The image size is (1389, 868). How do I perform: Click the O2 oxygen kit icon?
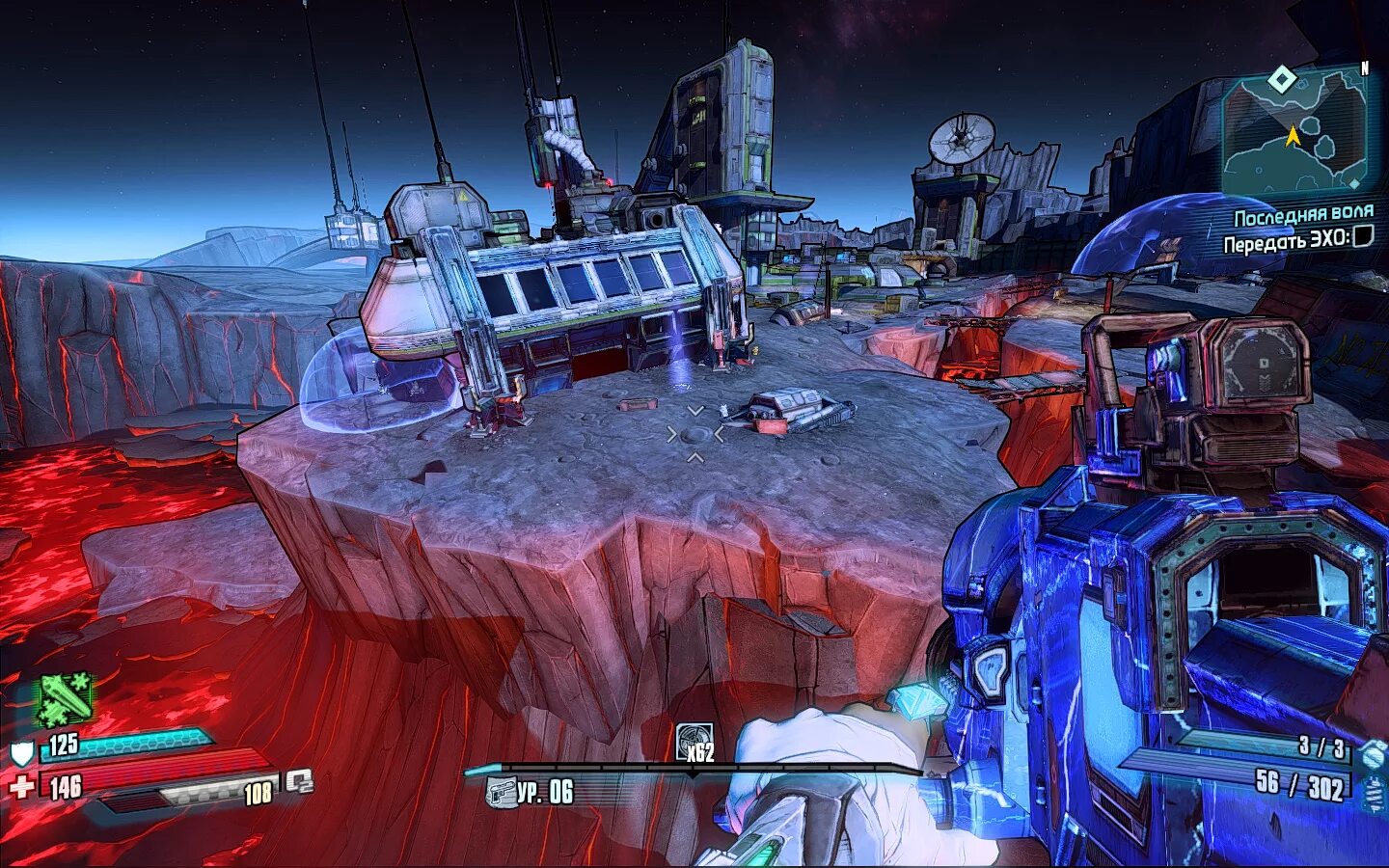coord(300,781)
